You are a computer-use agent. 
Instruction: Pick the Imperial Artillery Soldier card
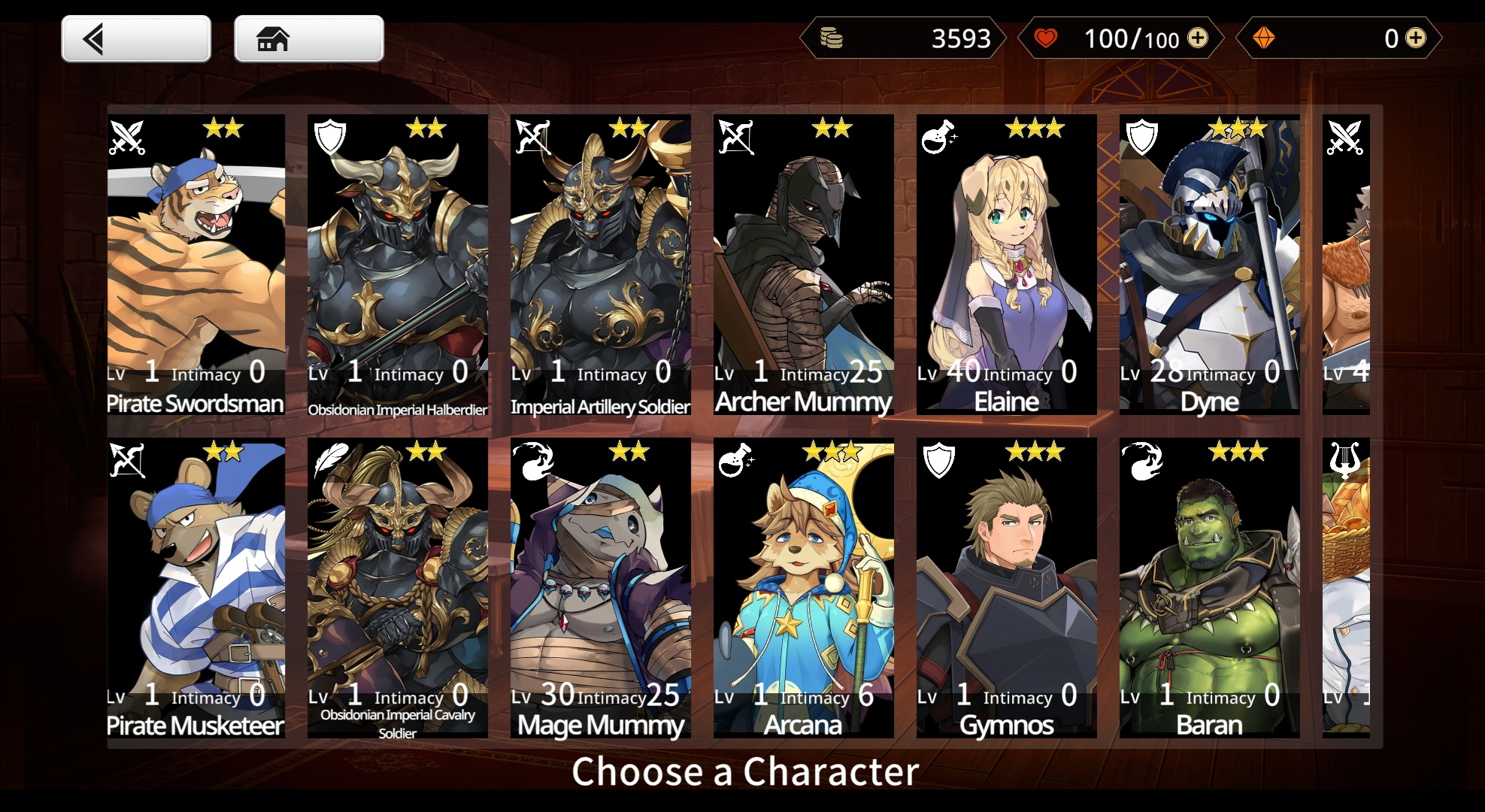[601, 264]
